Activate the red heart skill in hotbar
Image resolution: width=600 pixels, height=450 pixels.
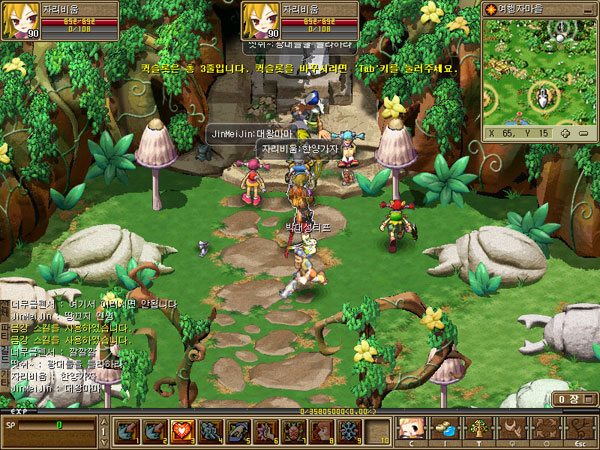(183, 431)
